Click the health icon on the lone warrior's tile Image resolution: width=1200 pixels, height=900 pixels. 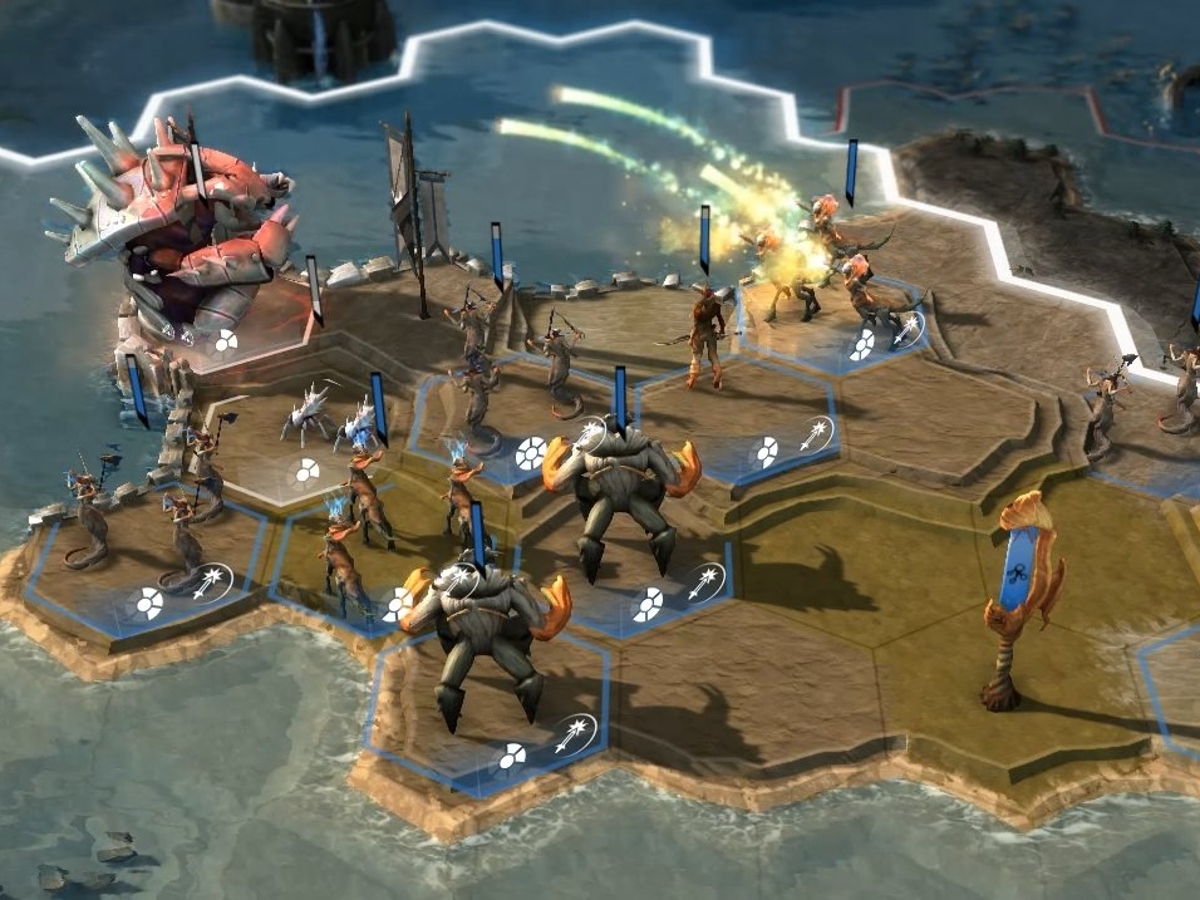pyautogui.click(x=766, y=451)
